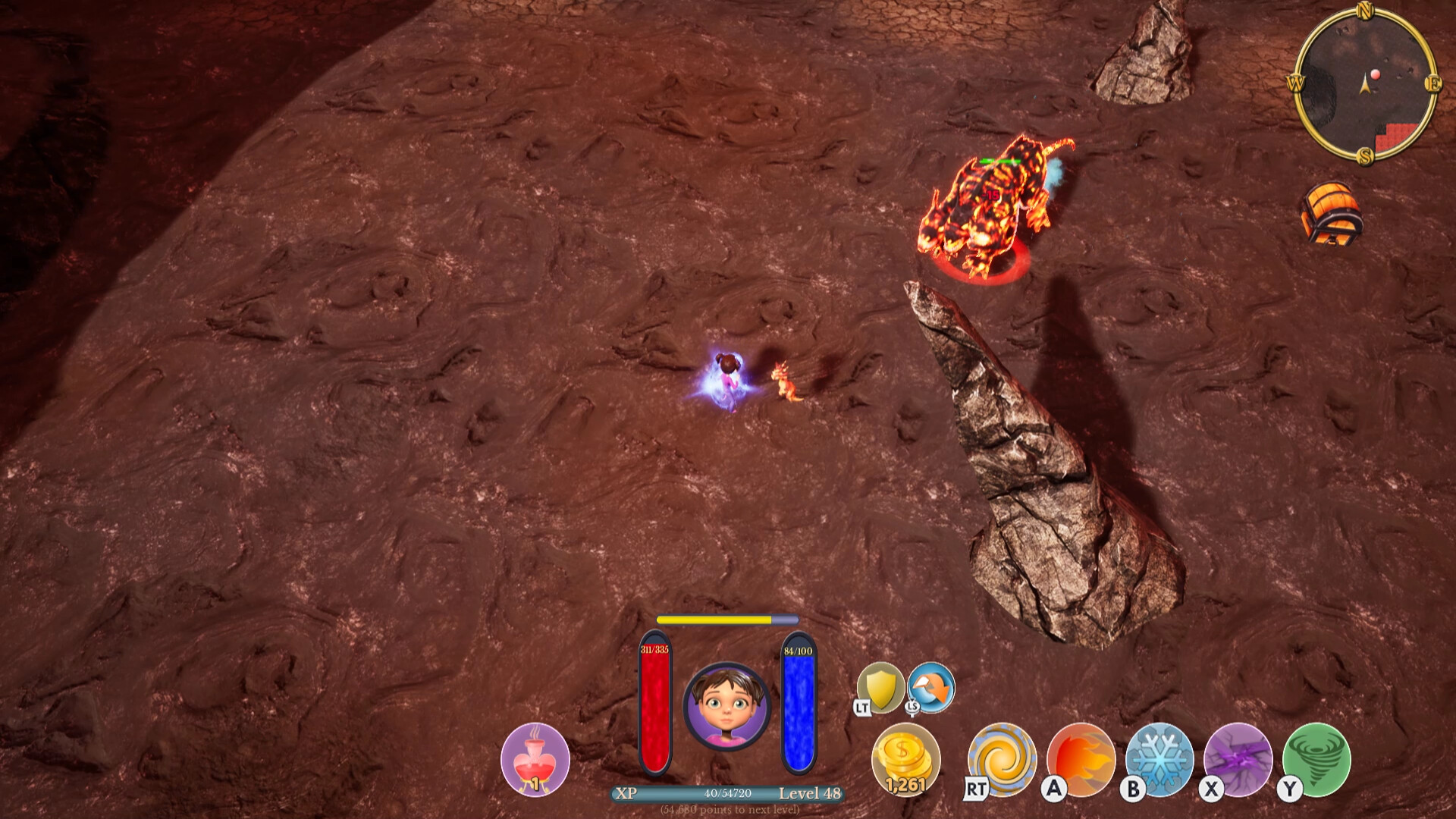Cast the purple lightning spell
Image resolution: width=1456 pixels, height=819 pixels.
tap(1238, 759)
